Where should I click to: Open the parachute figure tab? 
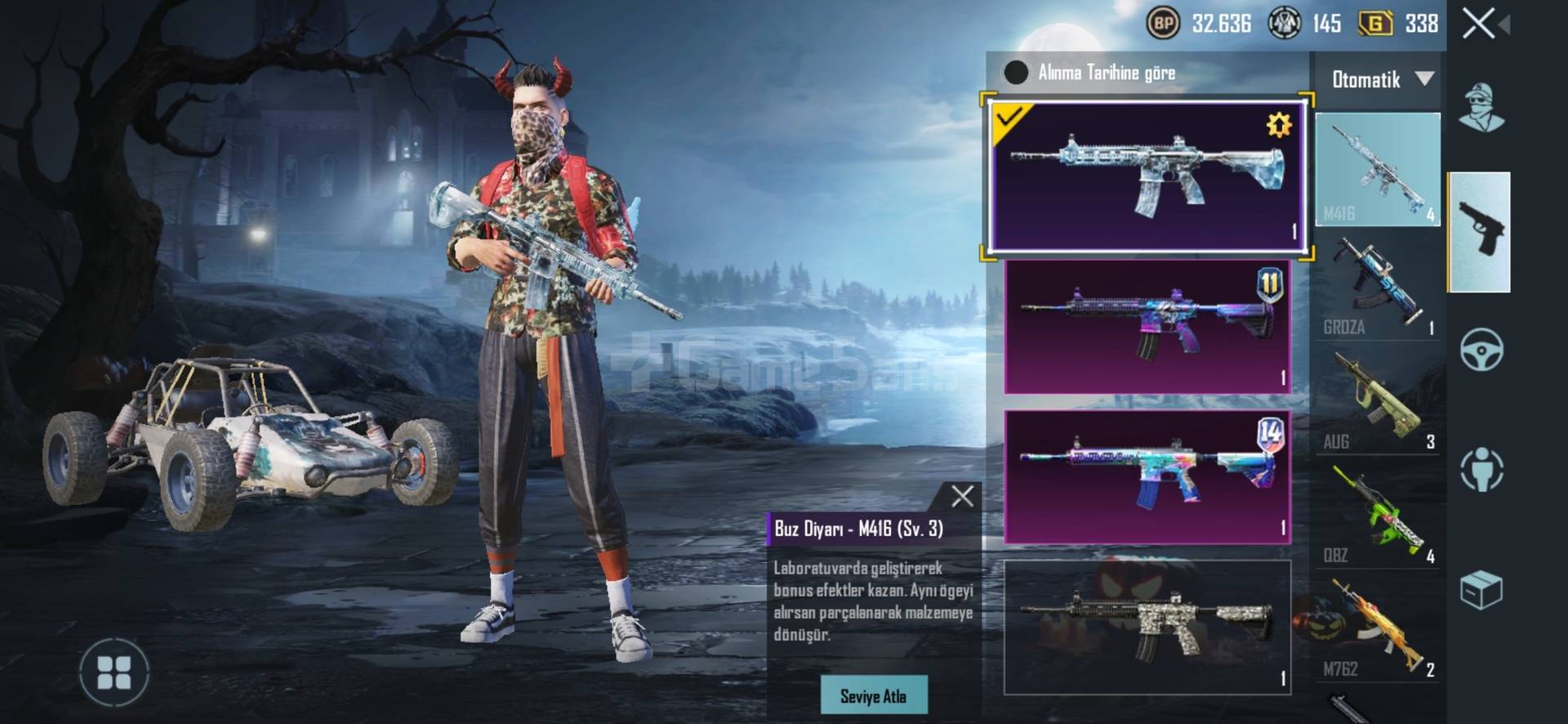[1481, 469]
